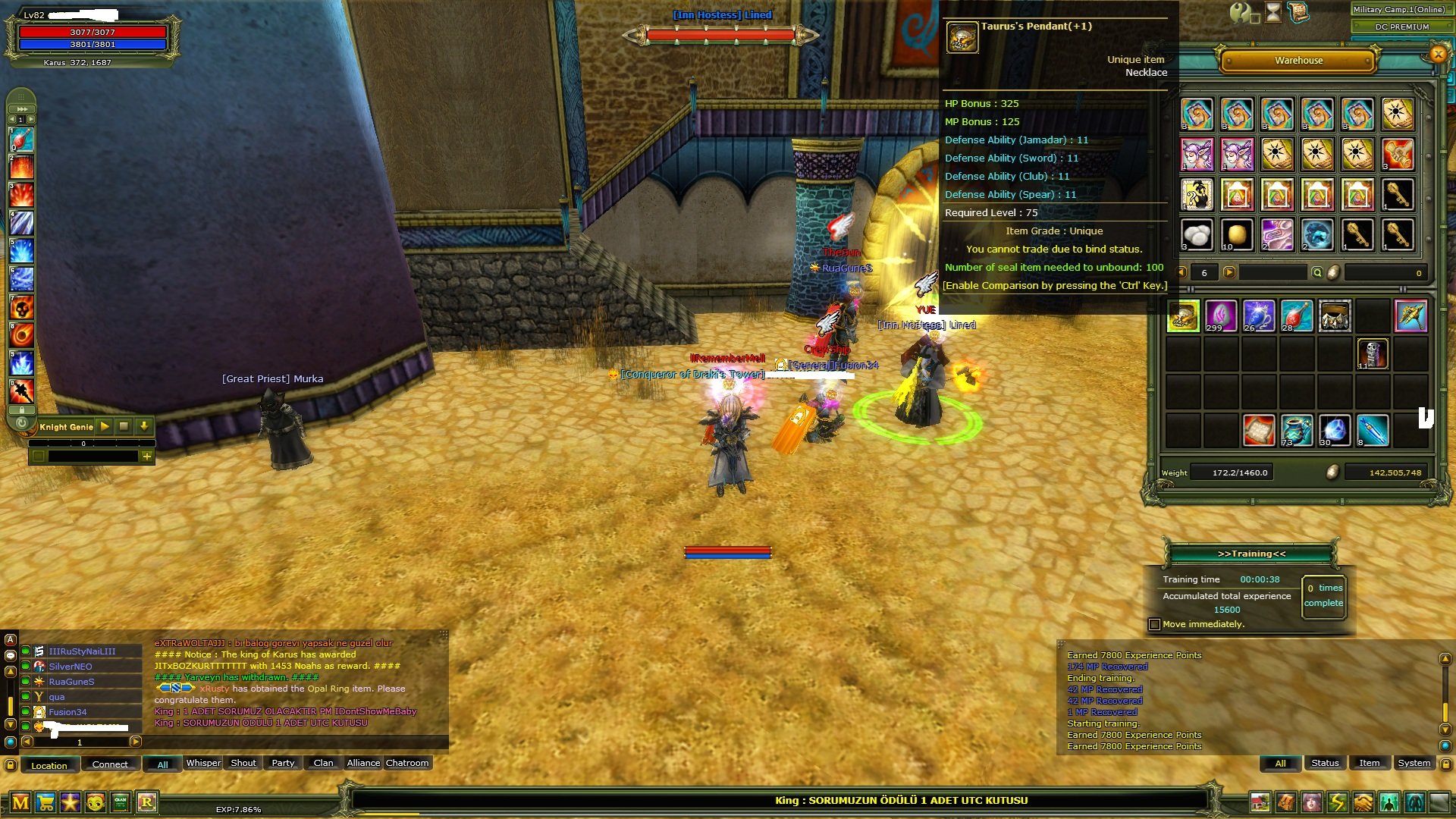Go to the next warehouse page

[1229, 273]
